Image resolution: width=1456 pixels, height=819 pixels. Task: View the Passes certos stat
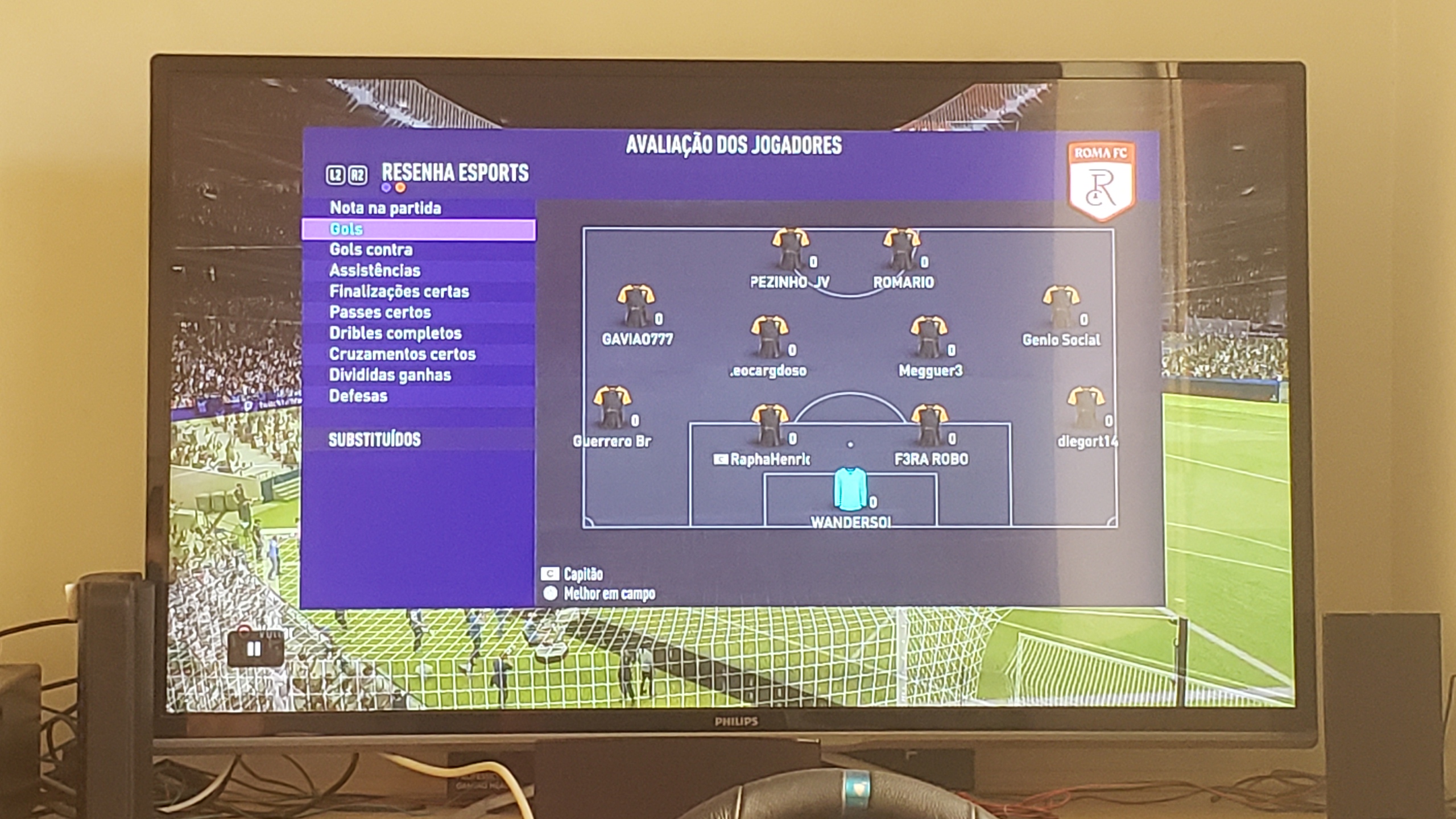point(380,312)
